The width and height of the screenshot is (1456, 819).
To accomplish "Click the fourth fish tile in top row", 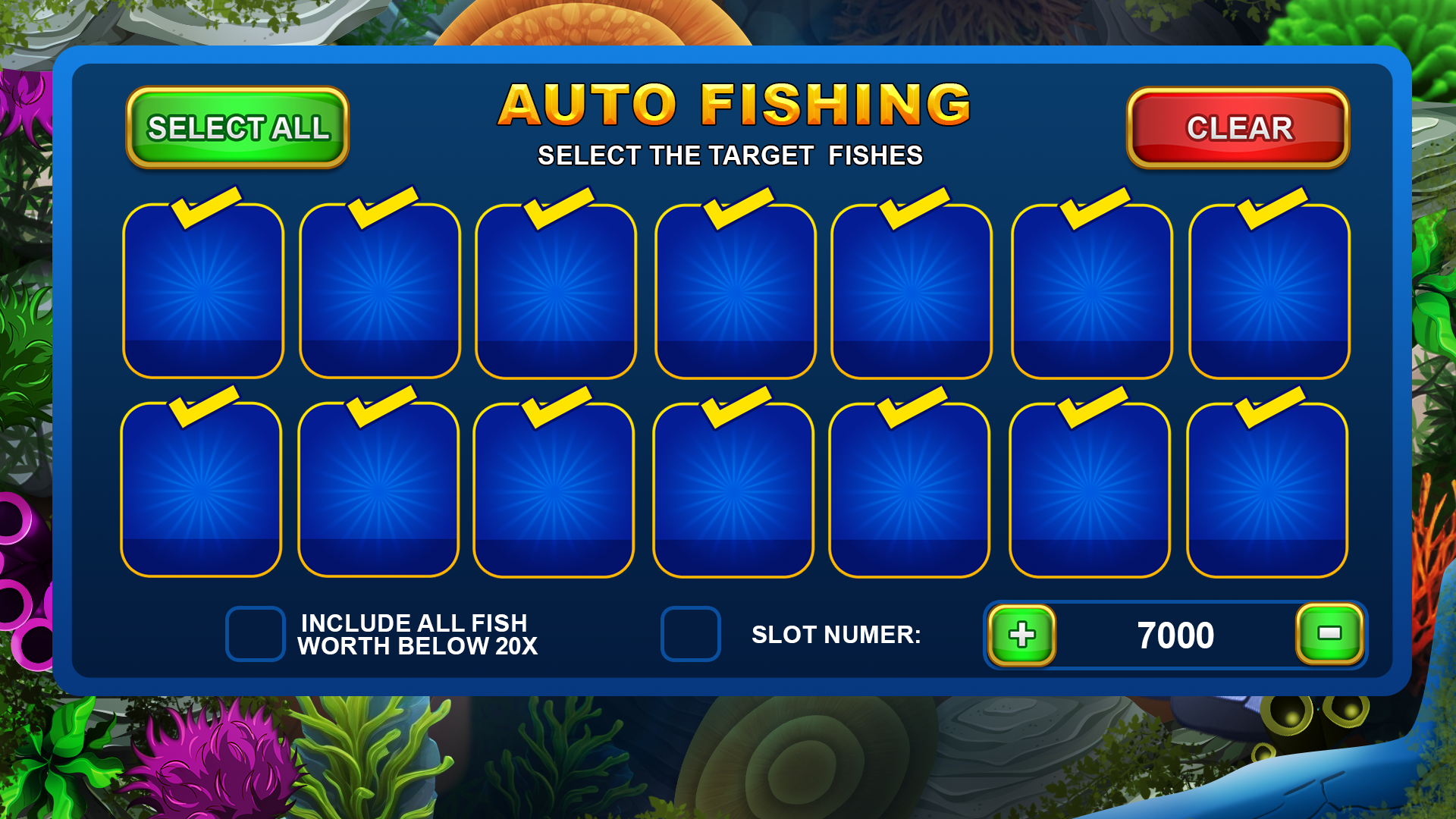I will pos(733,292).
